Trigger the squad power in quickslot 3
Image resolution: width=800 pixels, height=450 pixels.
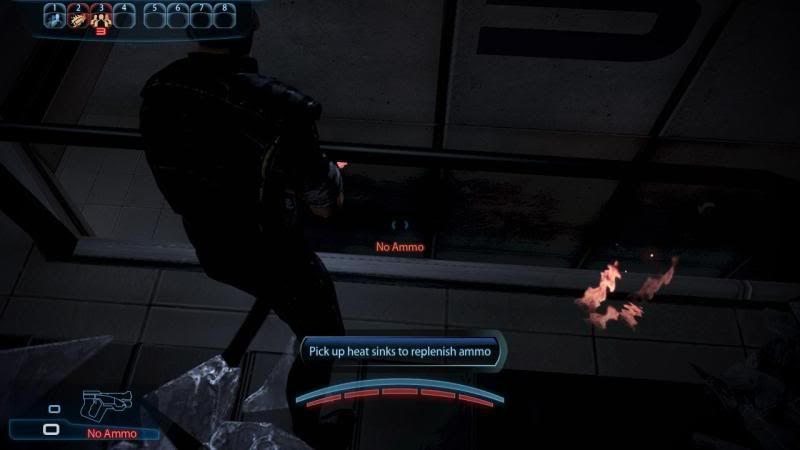[100, 18]
